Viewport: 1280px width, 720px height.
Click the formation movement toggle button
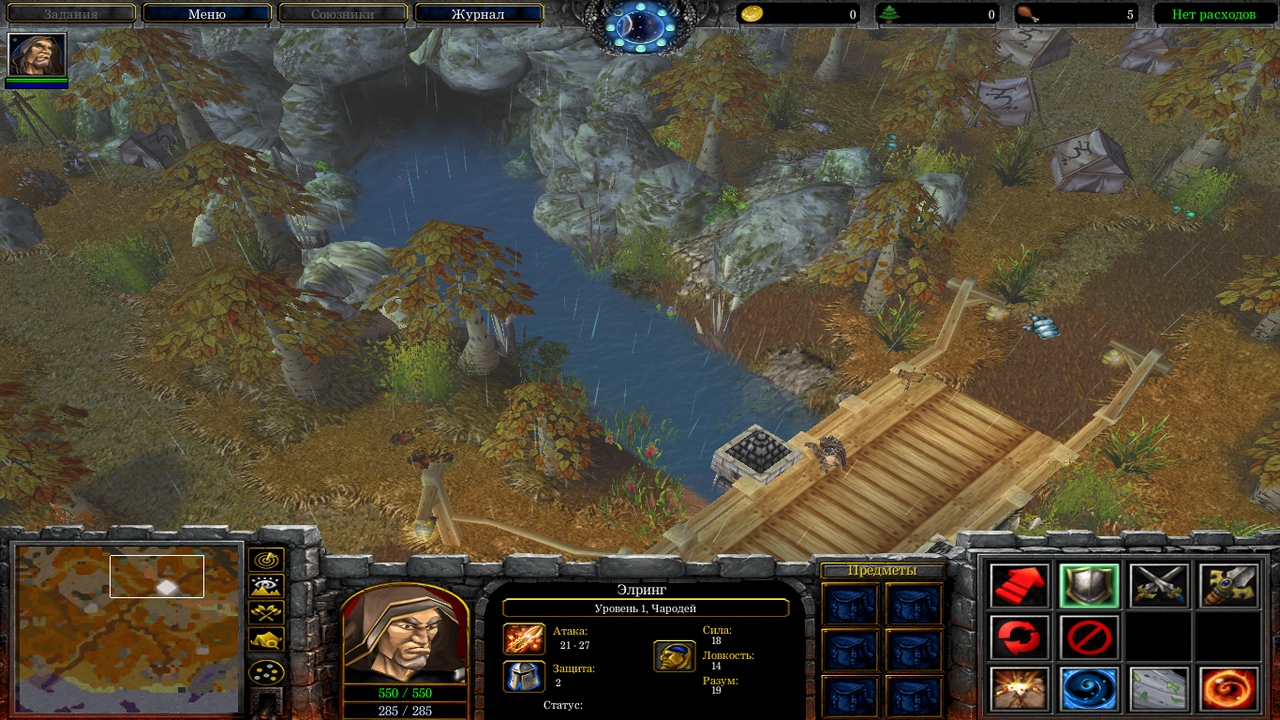click(267, 672)
